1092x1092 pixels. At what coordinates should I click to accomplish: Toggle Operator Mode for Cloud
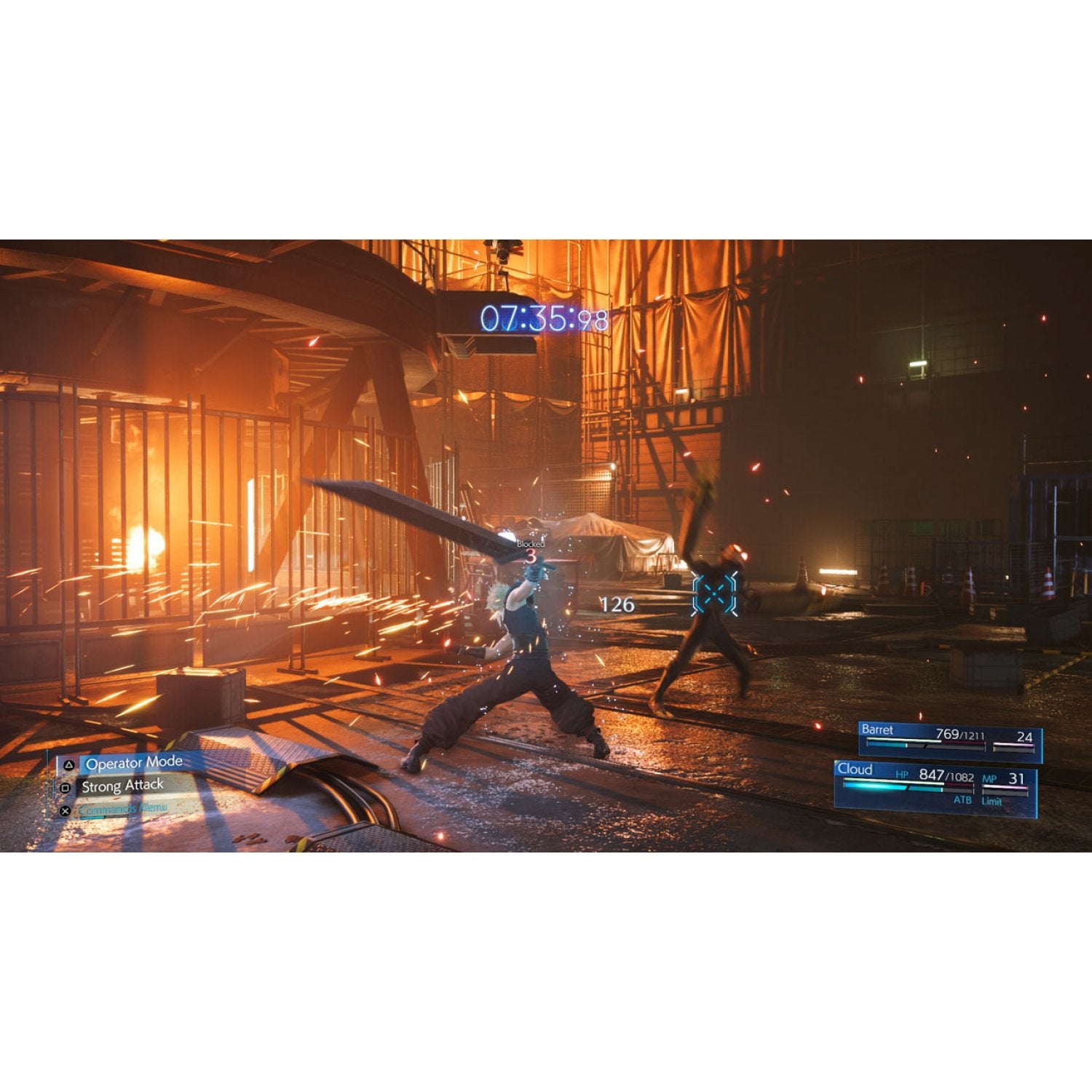(x=134, y=763)
